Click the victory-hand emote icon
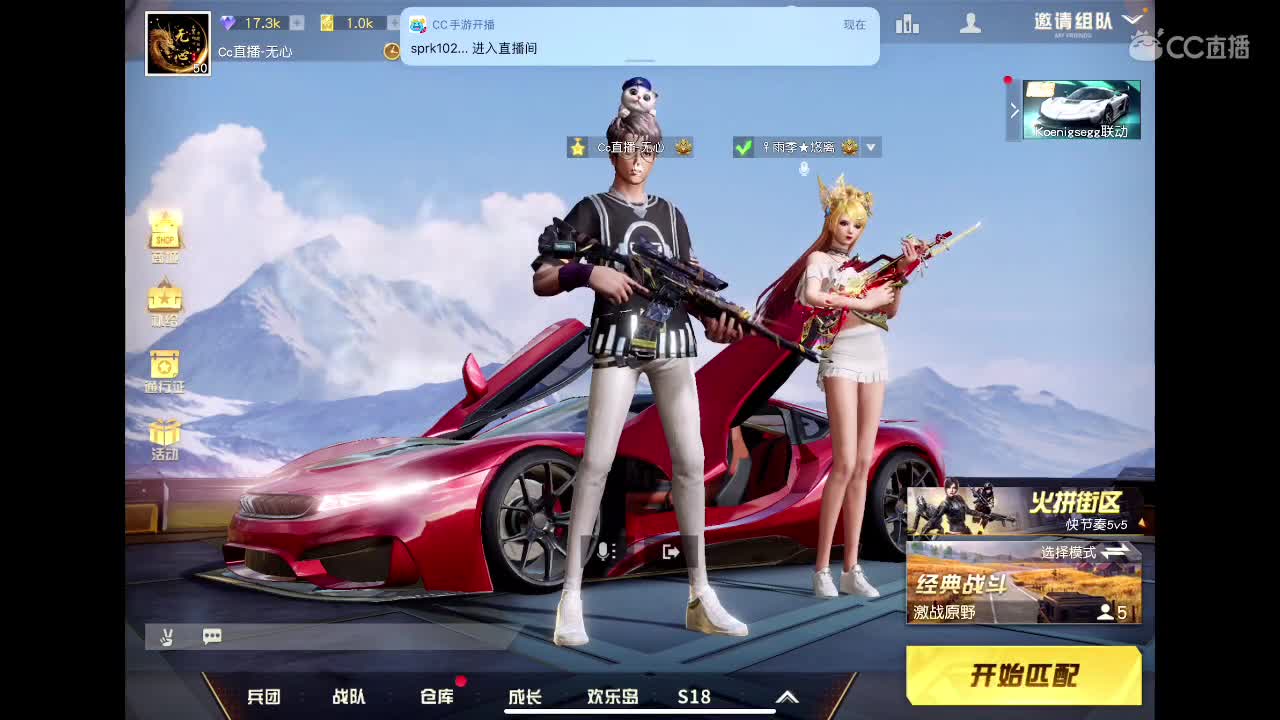 (167, 636)
